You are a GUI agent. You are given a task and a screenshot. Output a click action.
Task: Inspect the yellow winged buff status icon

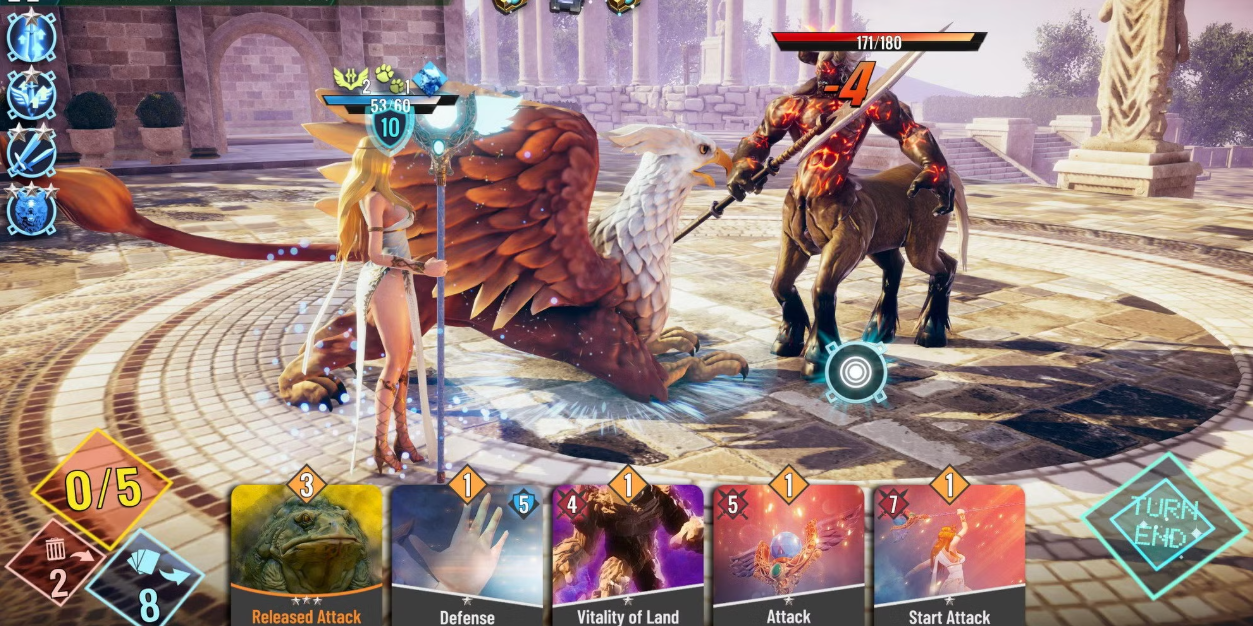coord(349,78)
